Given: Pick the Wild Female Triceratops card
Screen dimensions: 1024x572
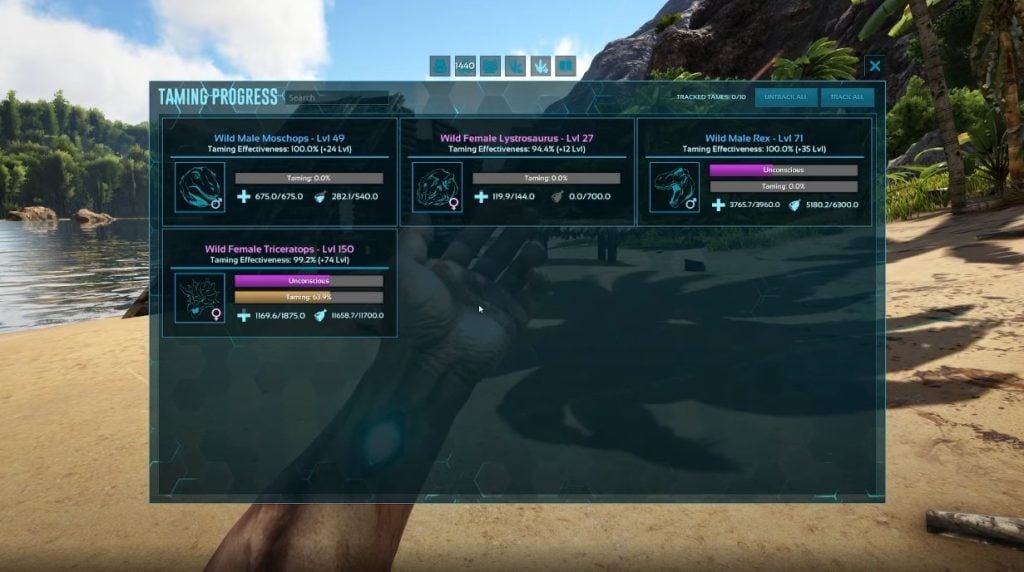Looking at the screenshot, I should [x=279, y=283].
